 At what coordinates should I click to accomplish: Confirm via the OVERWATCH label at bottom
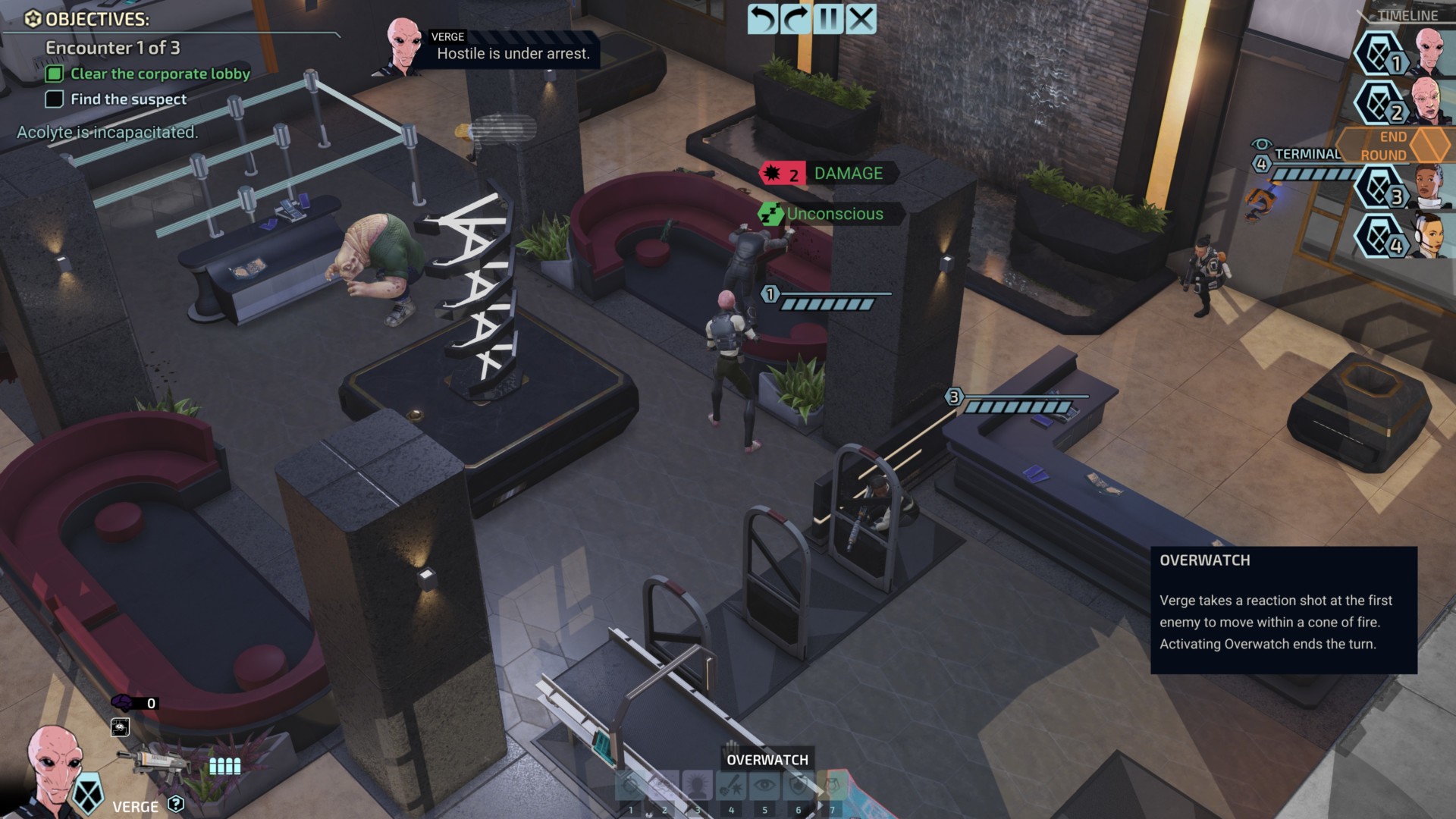click(767, 759)
